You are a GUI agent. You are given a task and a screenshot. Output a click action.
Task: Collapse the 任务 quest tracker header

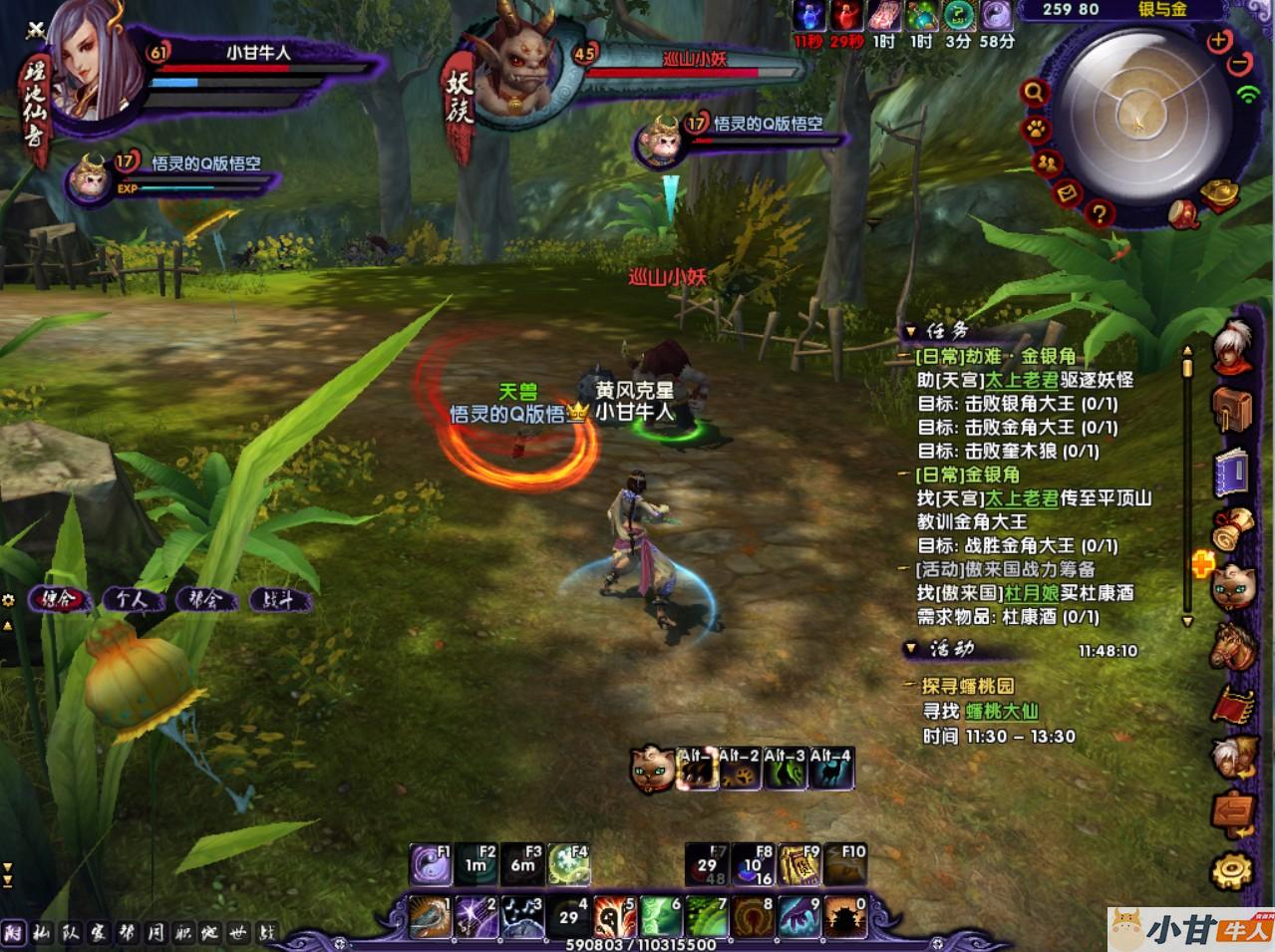pos(910,332)
